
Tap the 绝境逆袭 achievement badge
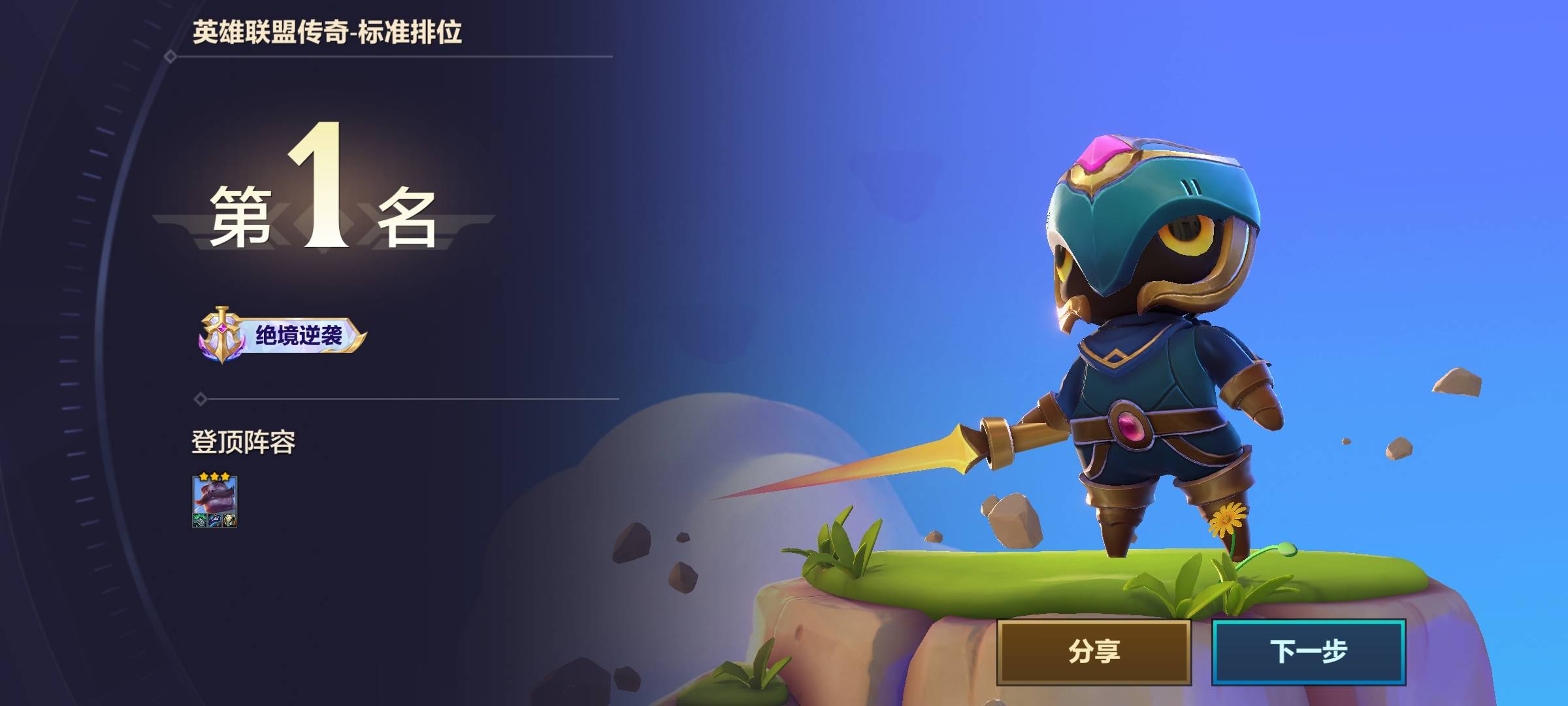[x=282, y=335]
